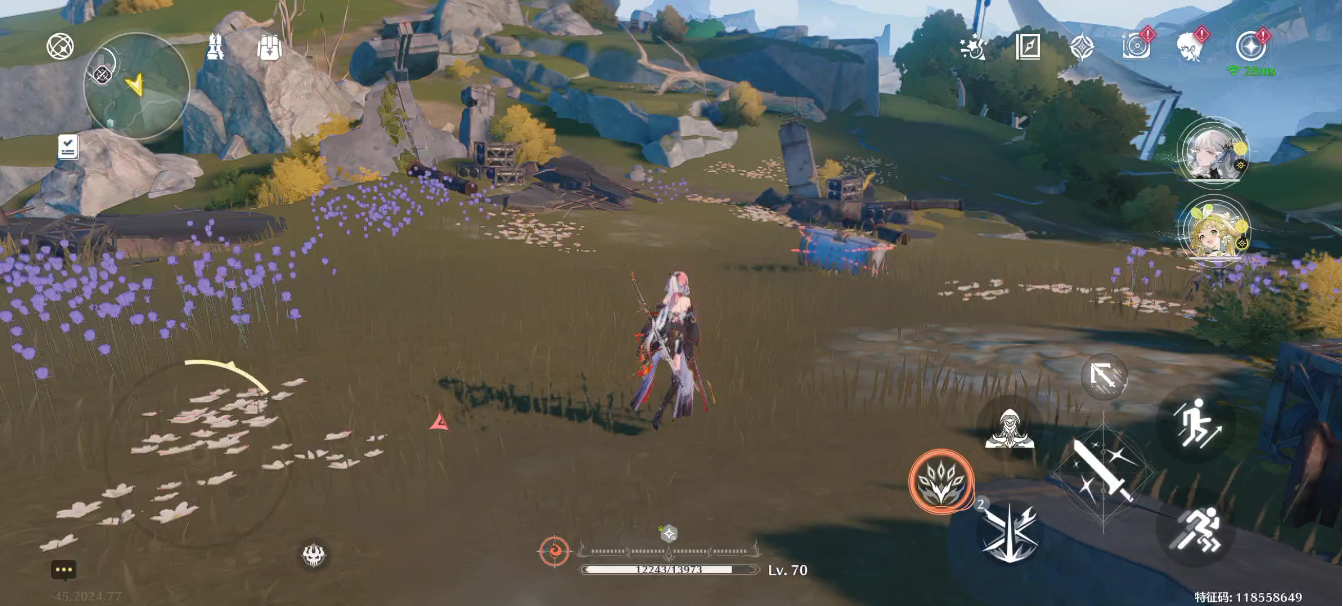Tap the chess pieces icon
Image resolution: width=1343 pixels, height=606 pixels.
pyautogui.click(x=214, y=47)
